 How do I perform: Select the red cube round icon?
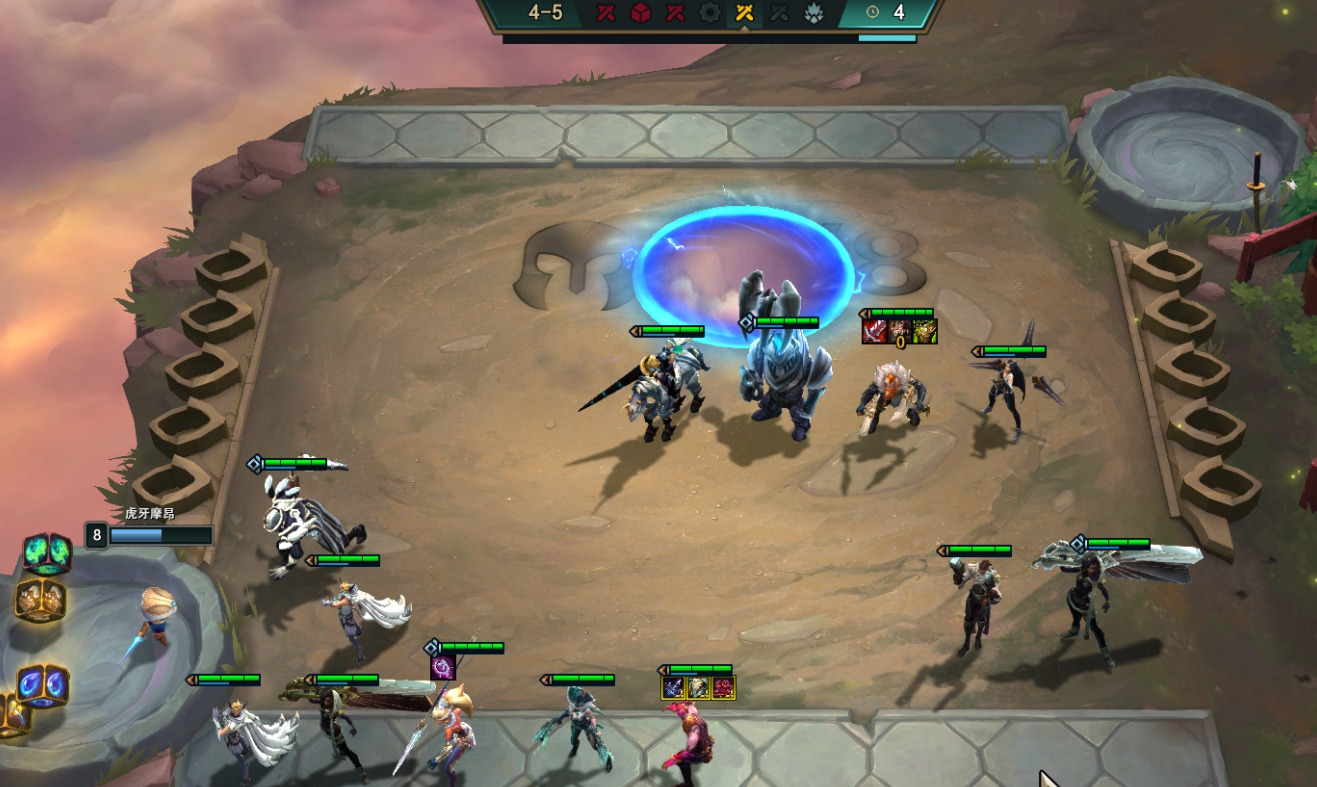(x=640, y=13)
